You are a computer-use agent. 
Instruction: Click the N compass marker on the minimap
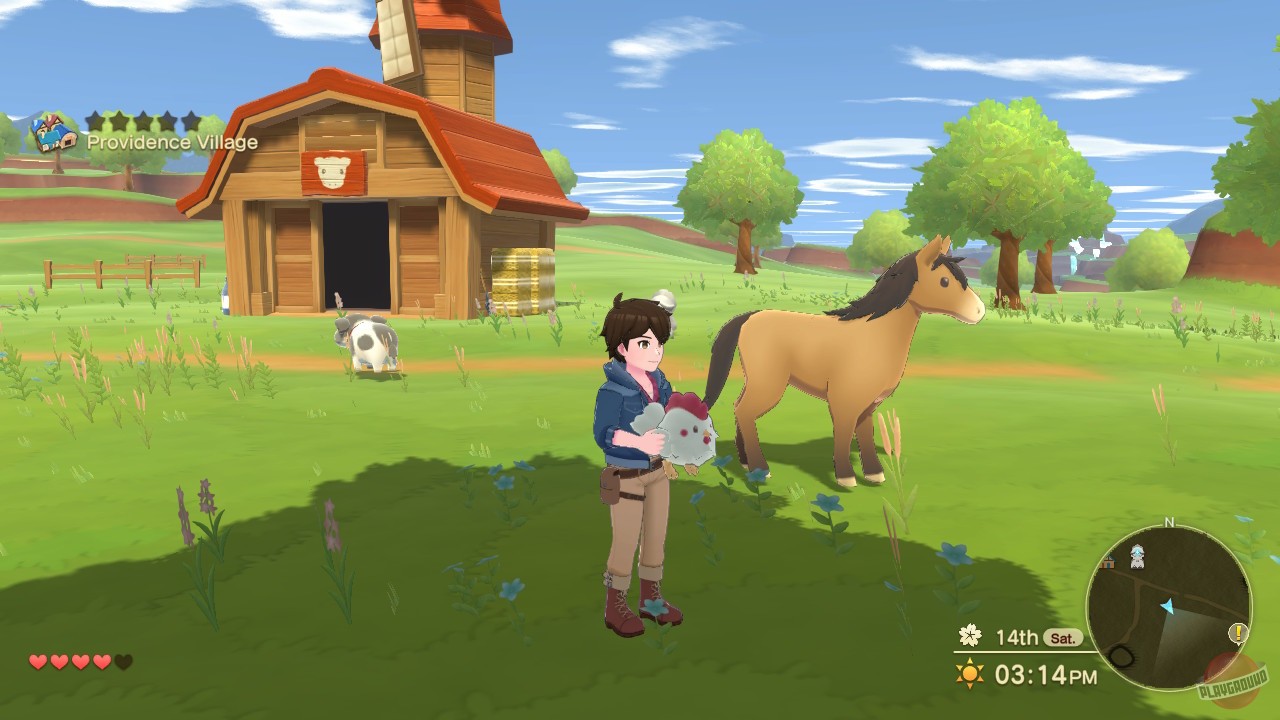point(1168,522)
